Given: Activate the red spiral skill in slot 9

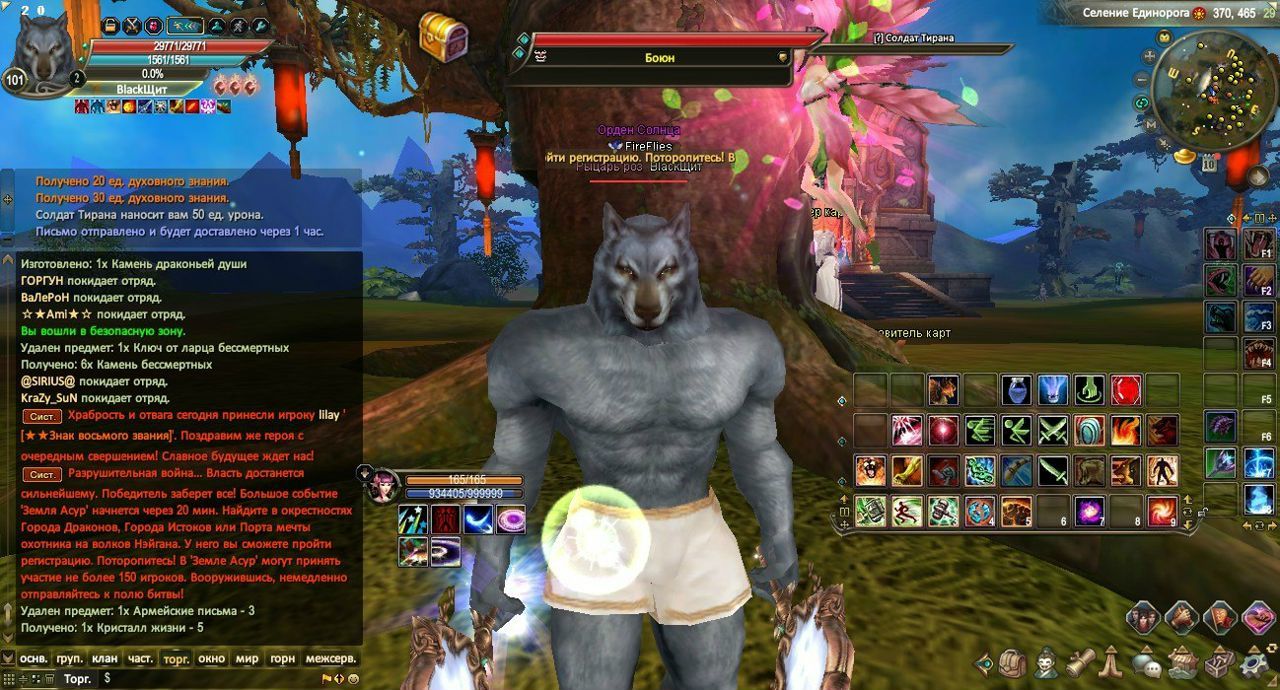Looking at the screenshot, I should click(x=1162, y=510).
